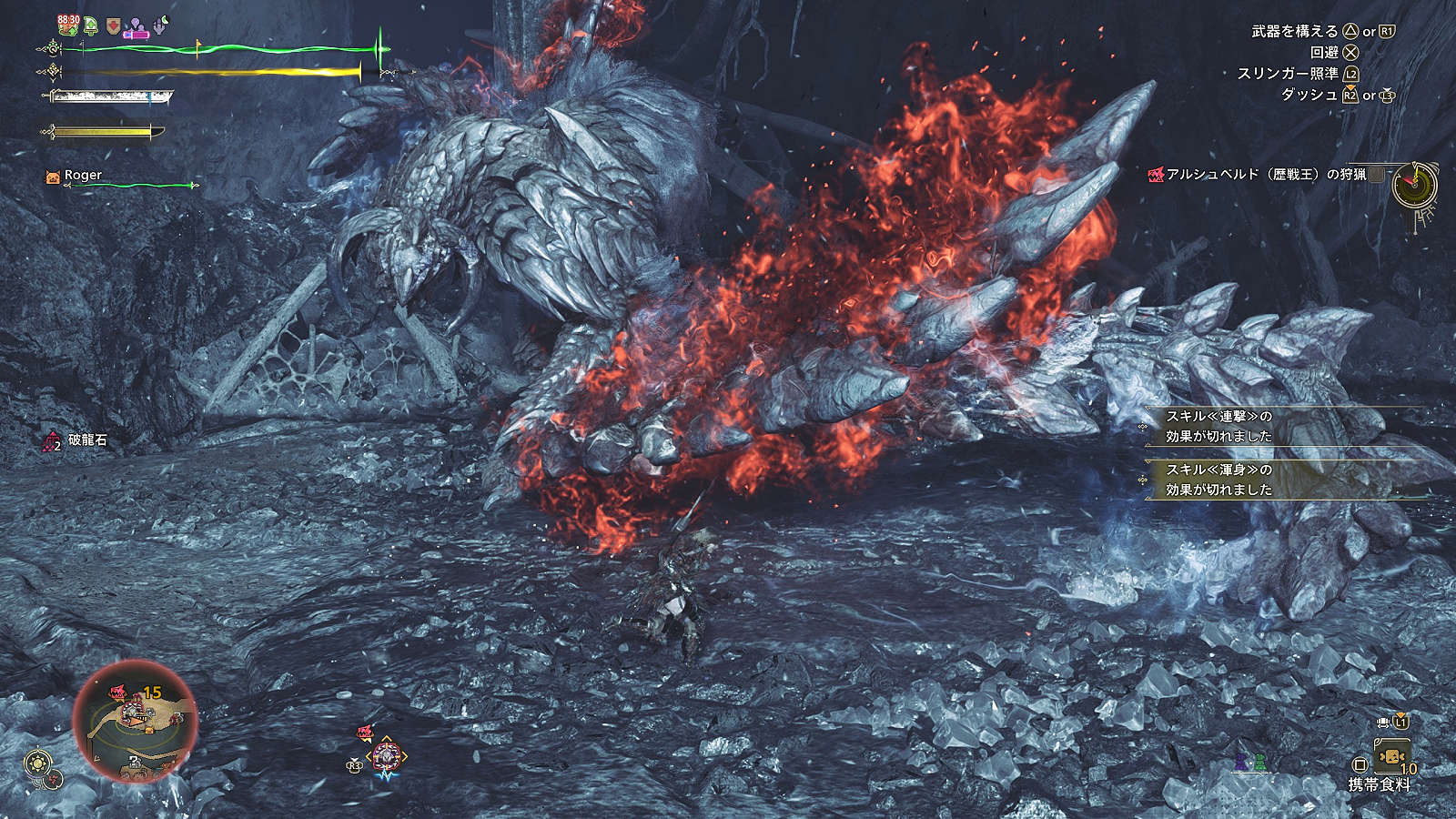Select the 破龍石 slinger ammo indicator

(x=76, y=440)
